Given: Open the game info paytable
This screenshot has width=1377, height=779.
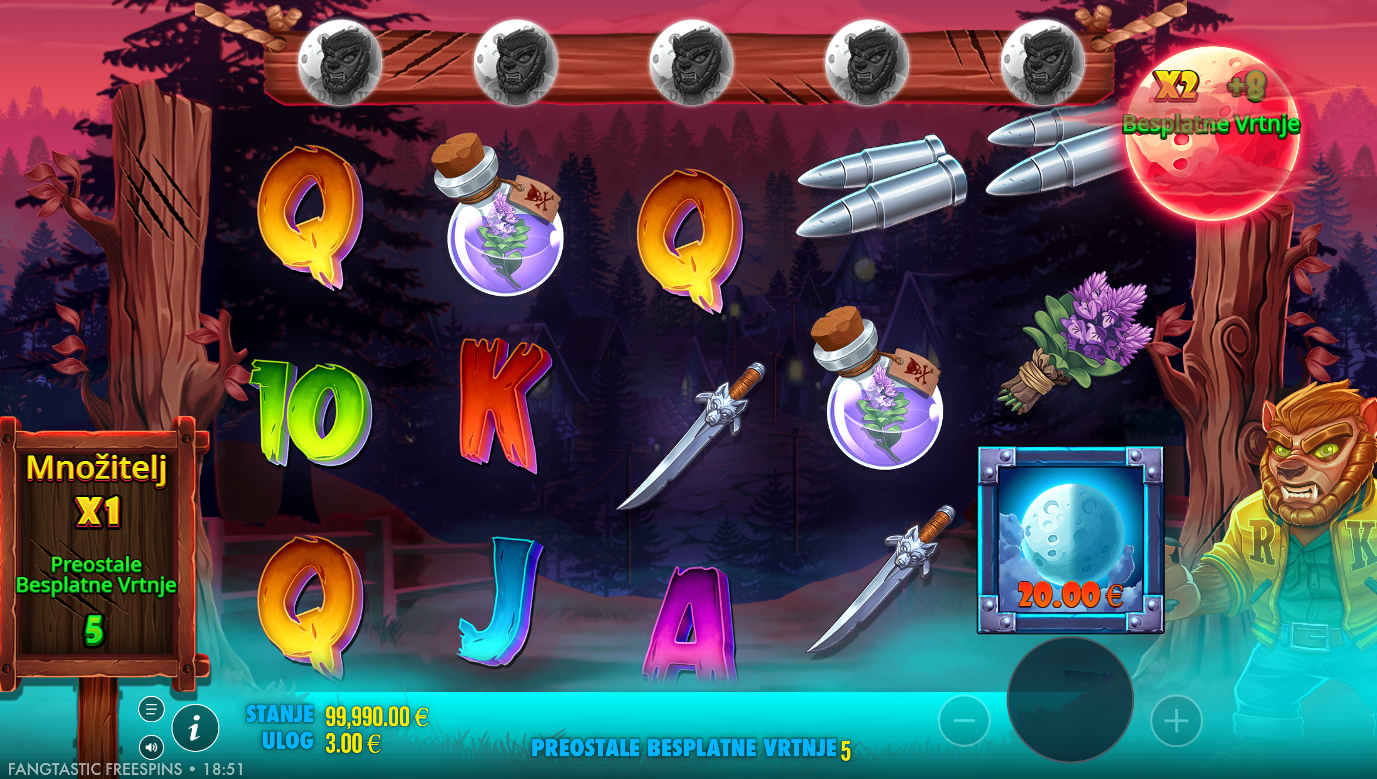Looking at the screenshot, I should tap(195, 728).
